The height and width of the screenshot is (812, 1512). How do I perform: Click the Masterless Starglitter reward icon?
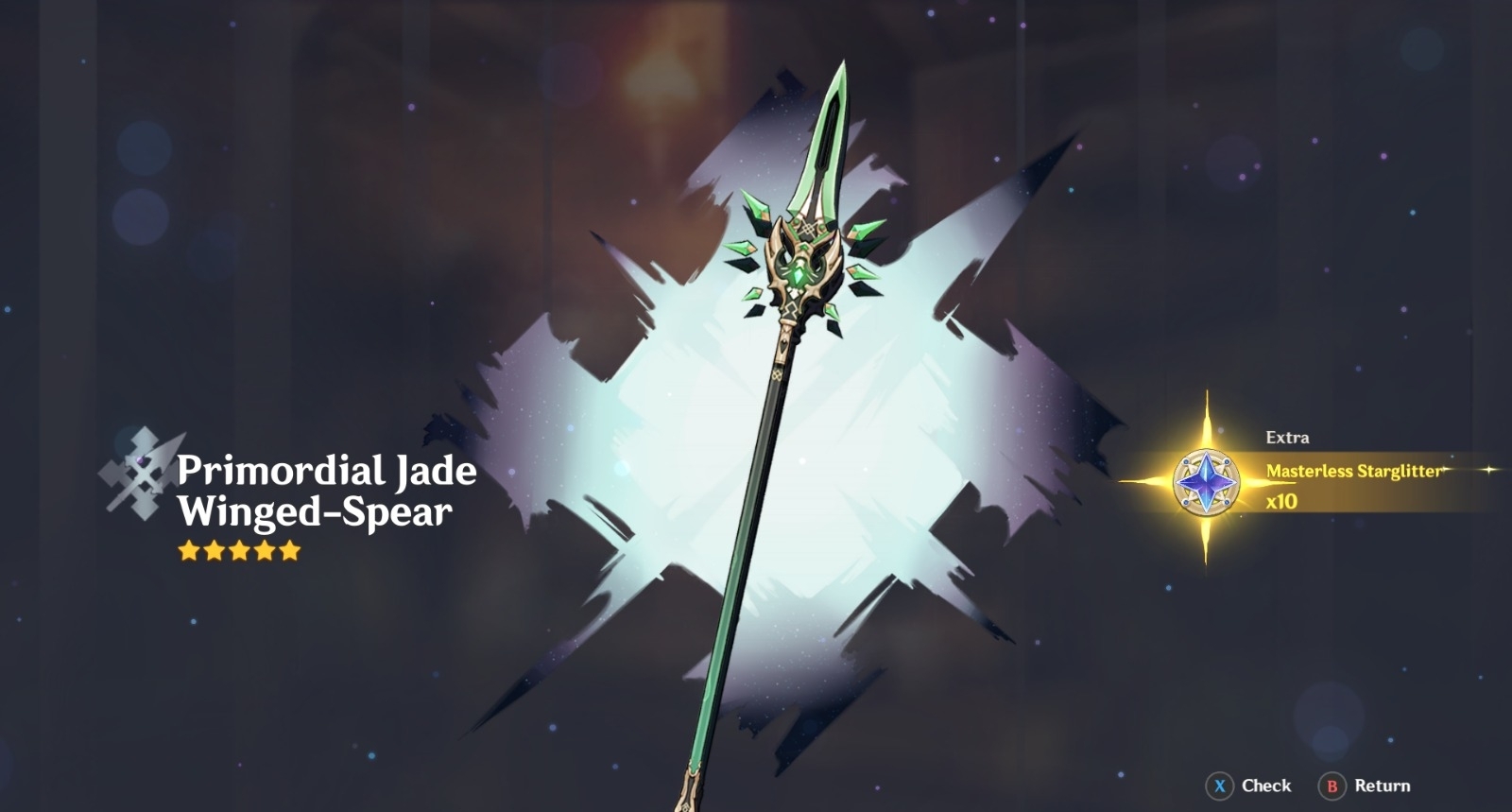[1207, 481]
